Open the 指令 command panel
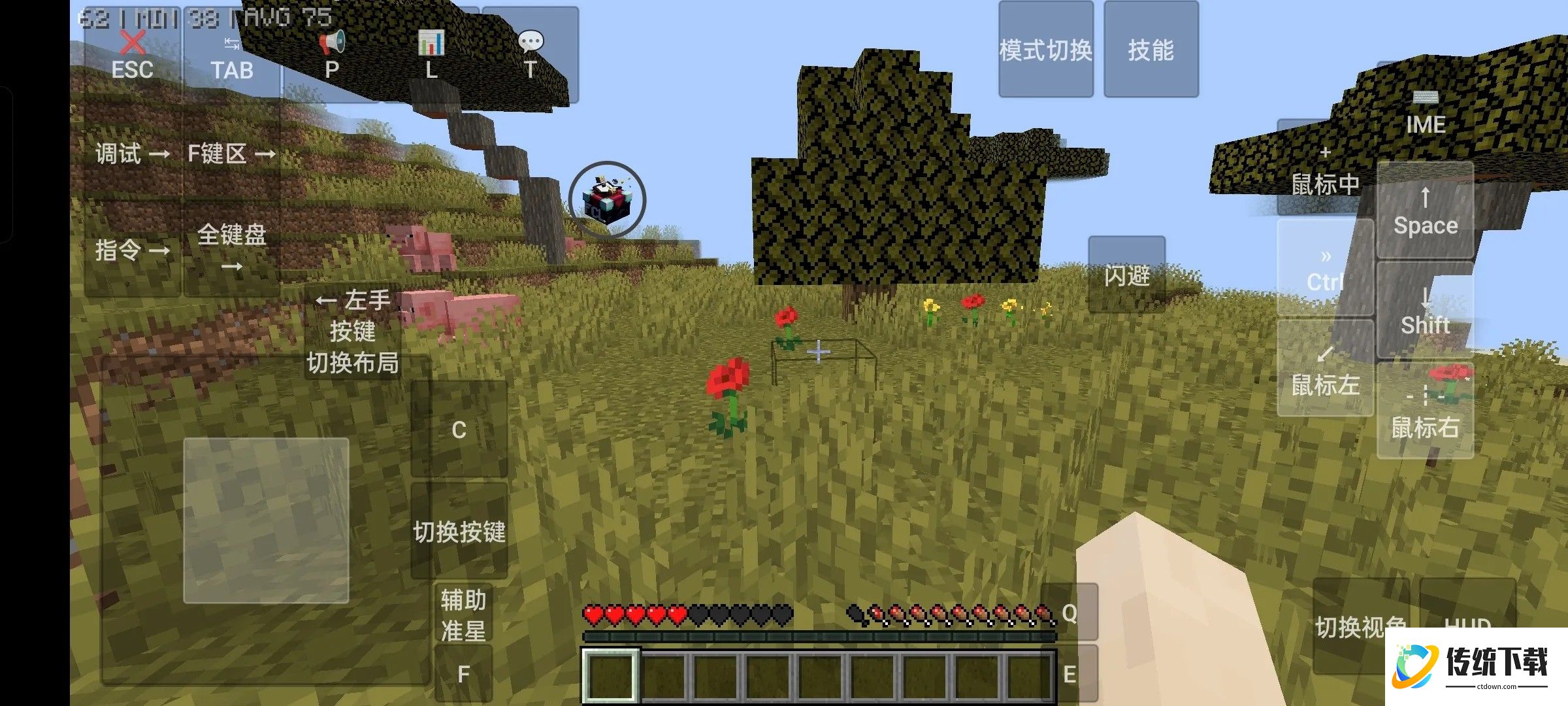This screenshot has height=706, width=1568. point(132,250)
